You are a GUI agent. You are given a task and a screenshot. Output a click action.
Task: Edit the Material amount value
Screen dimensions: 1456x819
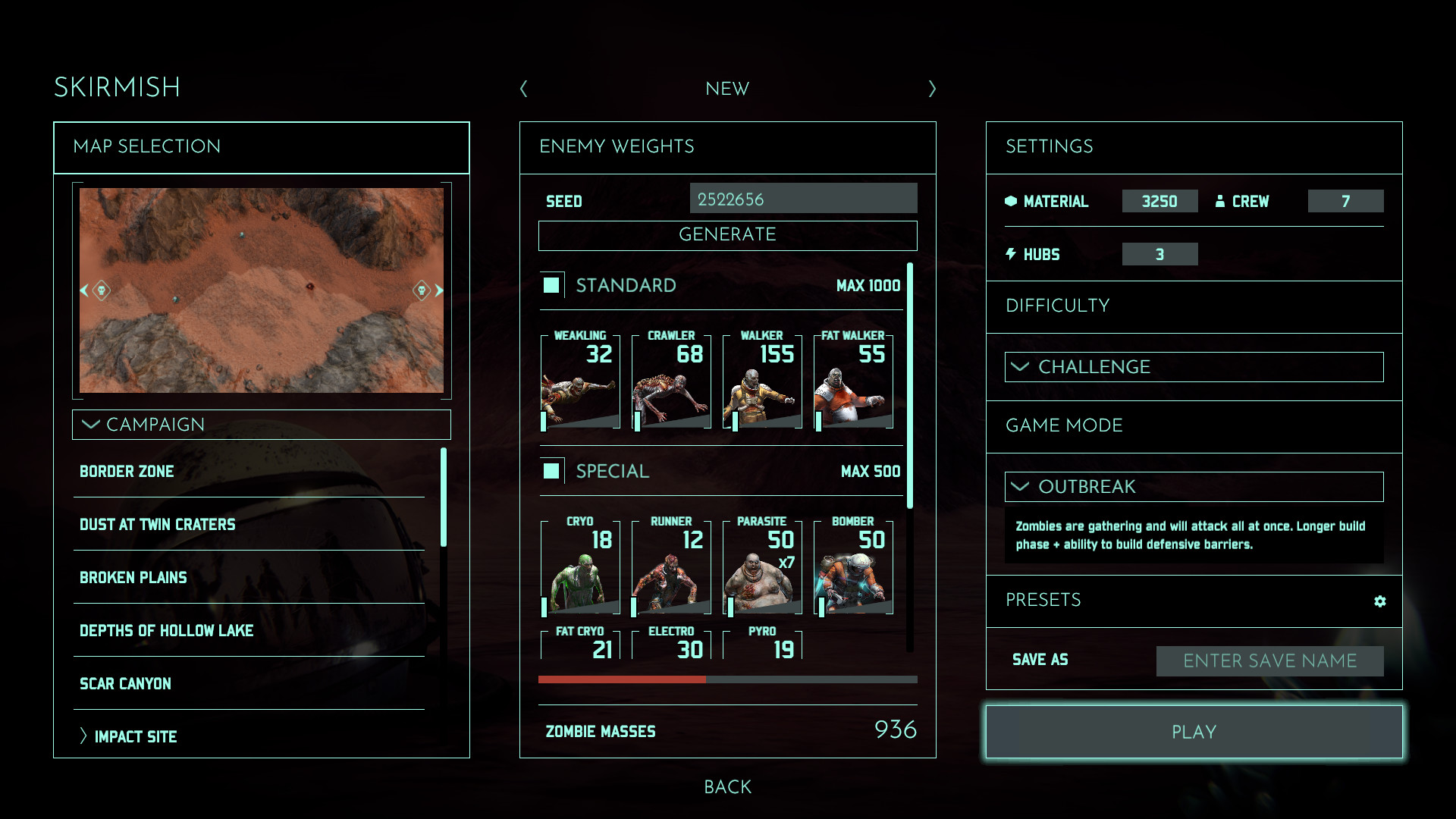[x=1159, y=201]
